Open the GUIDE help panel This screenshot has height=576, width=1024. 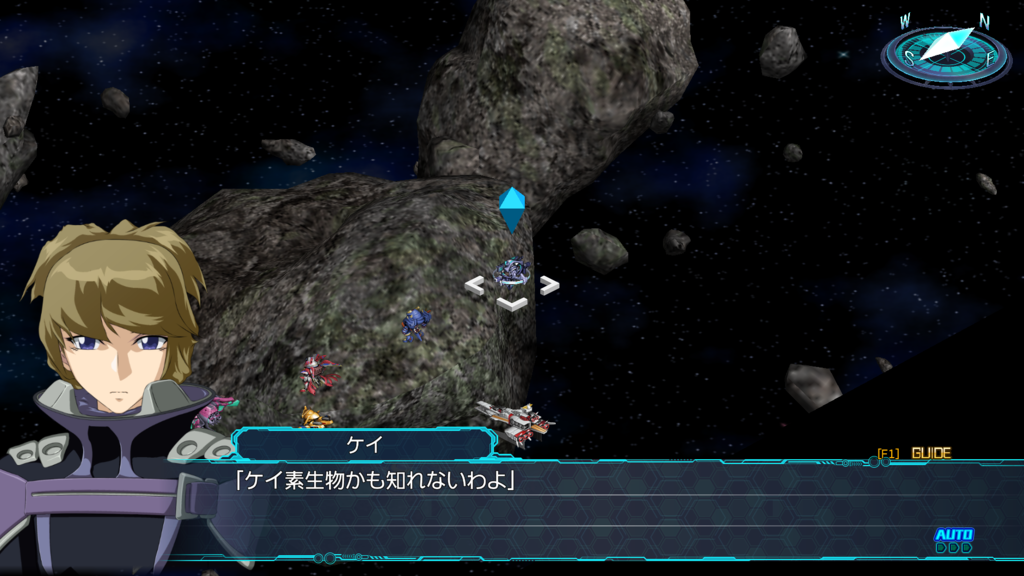pos(930,453)
